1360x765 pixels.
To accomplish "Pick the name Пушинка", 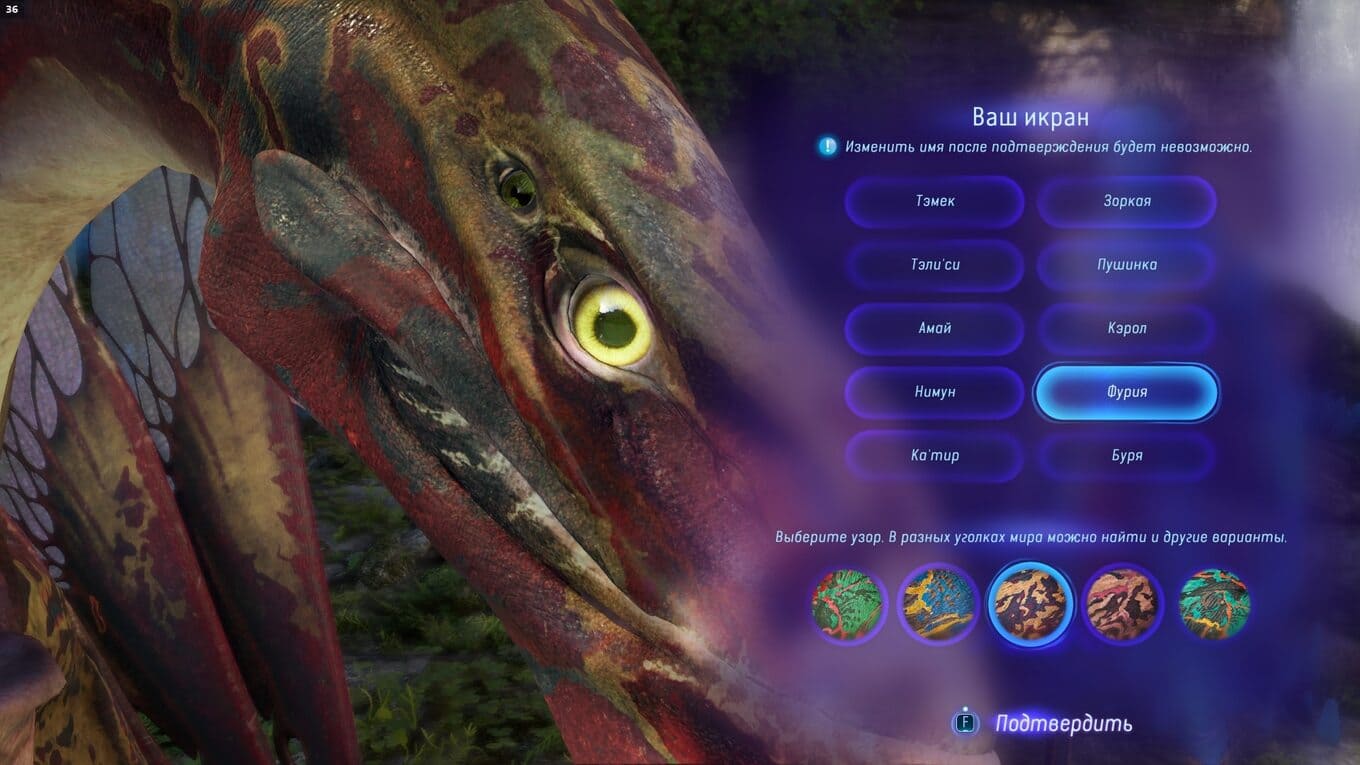I will coord(1126,265).
